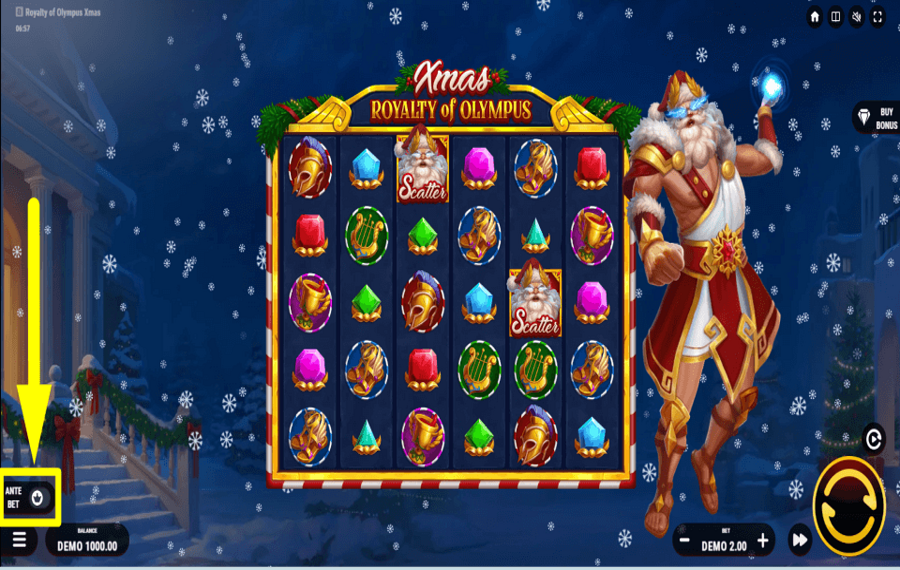Decrease the bet with the minus button
This screenshot has width=900, height=570.
click(x=685, y=541)
